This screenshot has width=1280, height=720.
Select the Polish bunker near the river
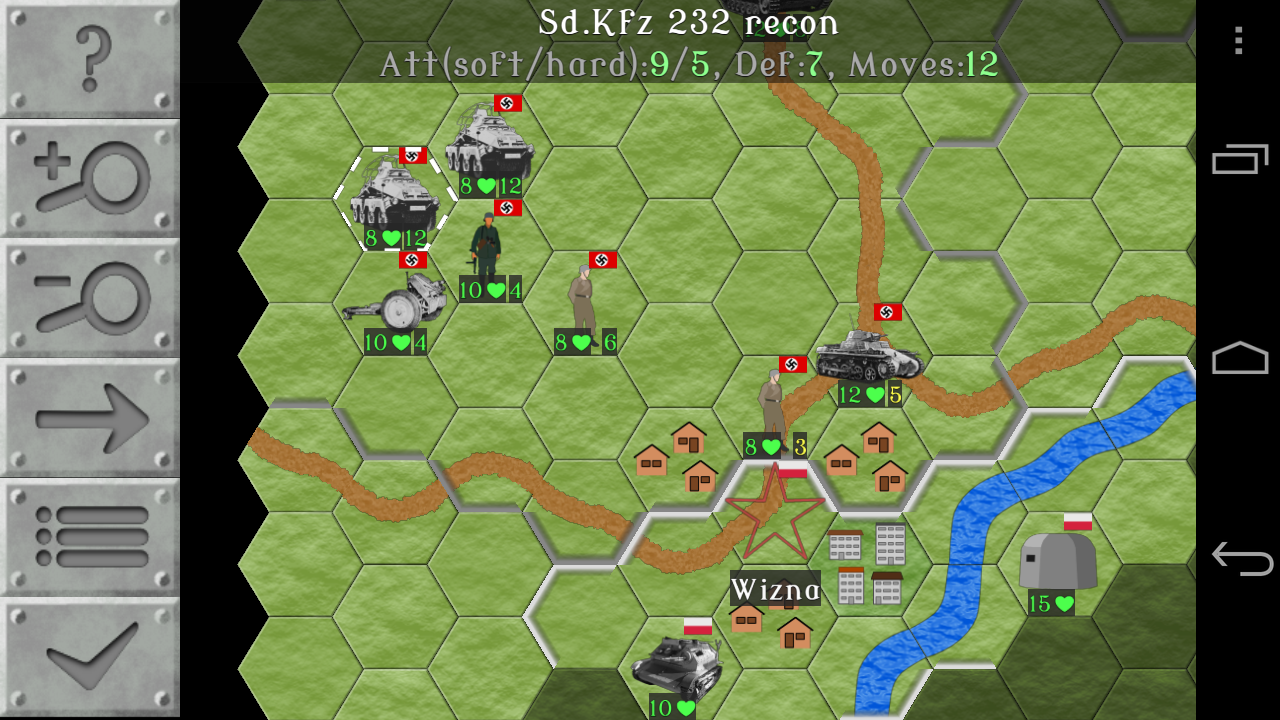(1057, 560)
